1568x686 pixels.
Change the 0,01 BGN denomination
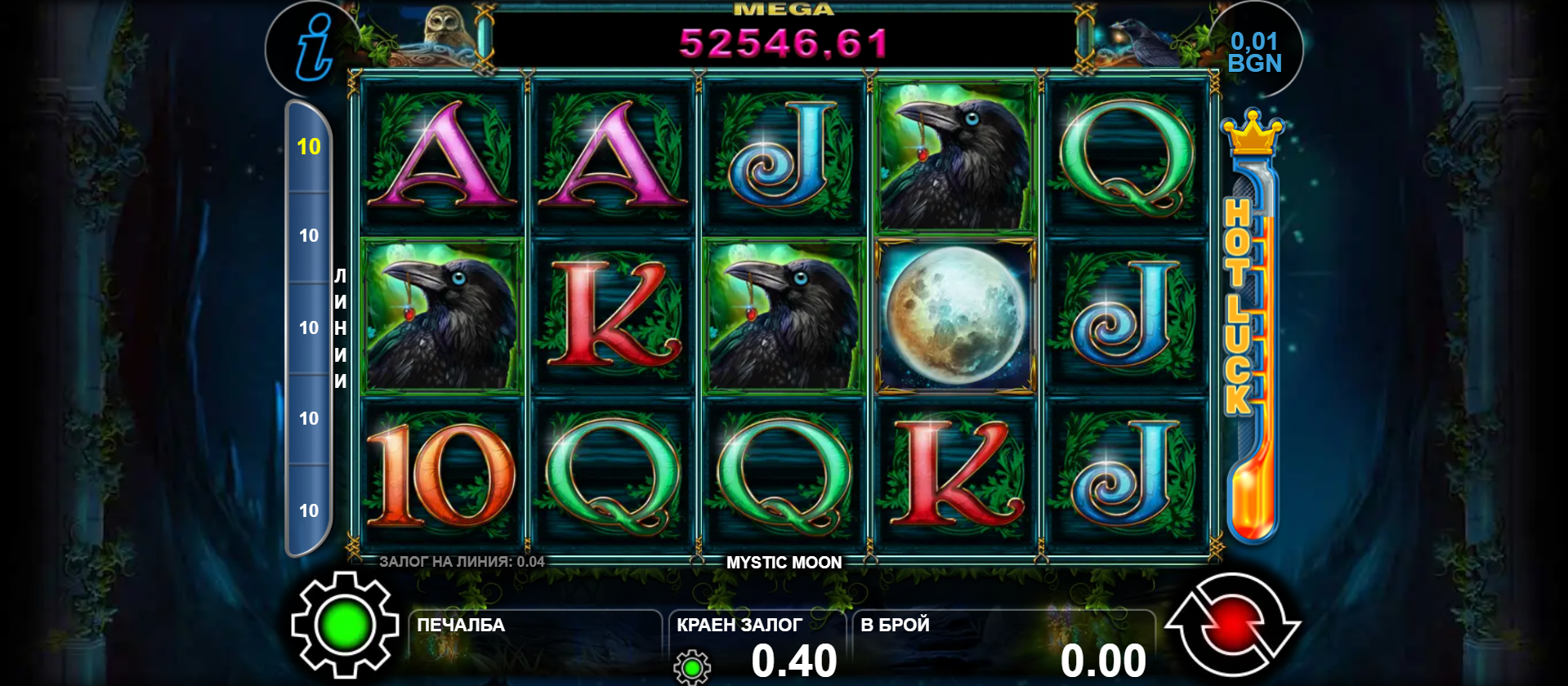(1254, 52)
